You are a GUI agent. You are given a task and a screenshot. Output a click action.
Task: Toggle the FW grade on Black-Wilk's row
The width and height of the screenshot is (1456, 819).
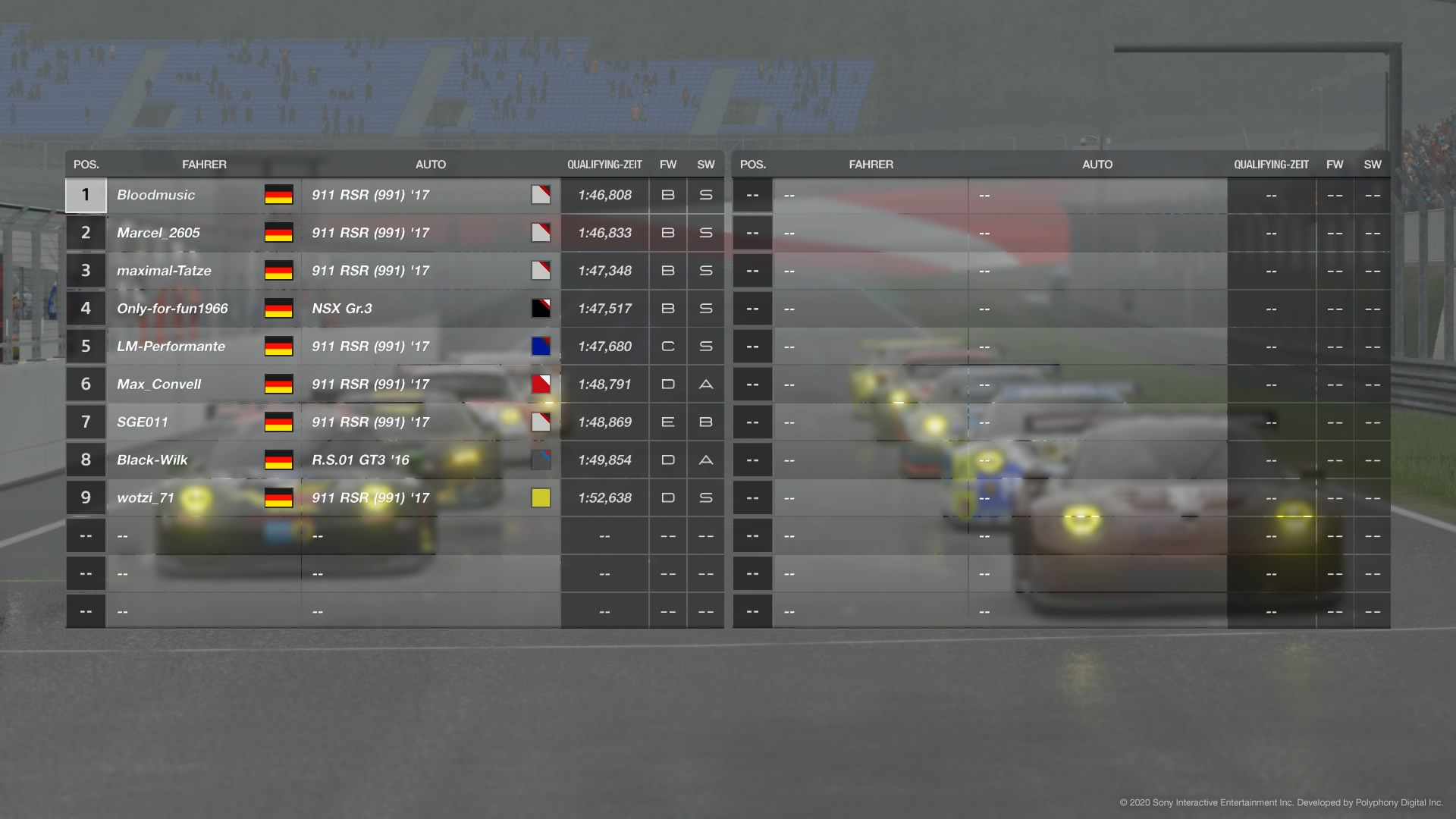click(667, 460)
